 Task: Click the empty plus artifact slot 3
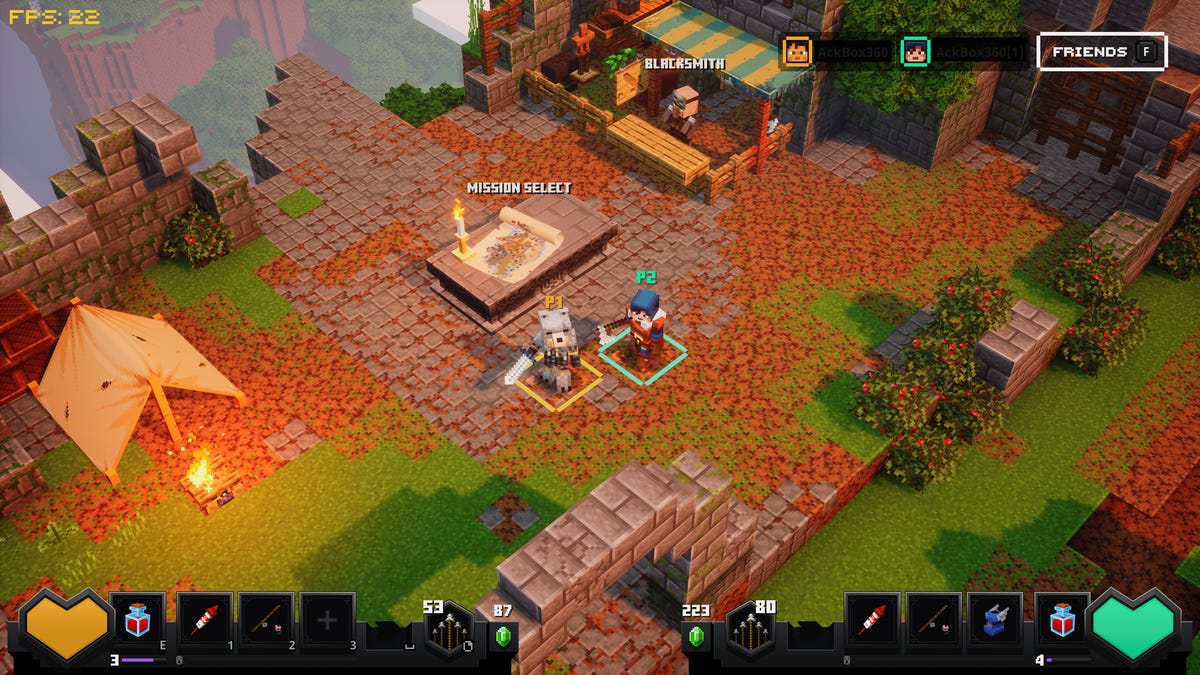coord(327,621)
